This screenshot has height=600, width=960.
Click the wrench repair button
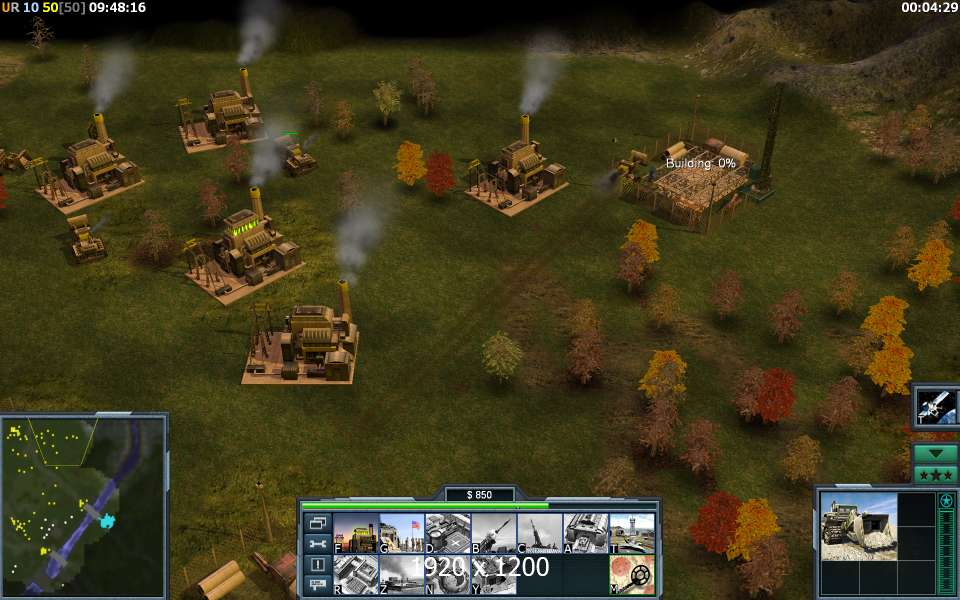(318, 543)
